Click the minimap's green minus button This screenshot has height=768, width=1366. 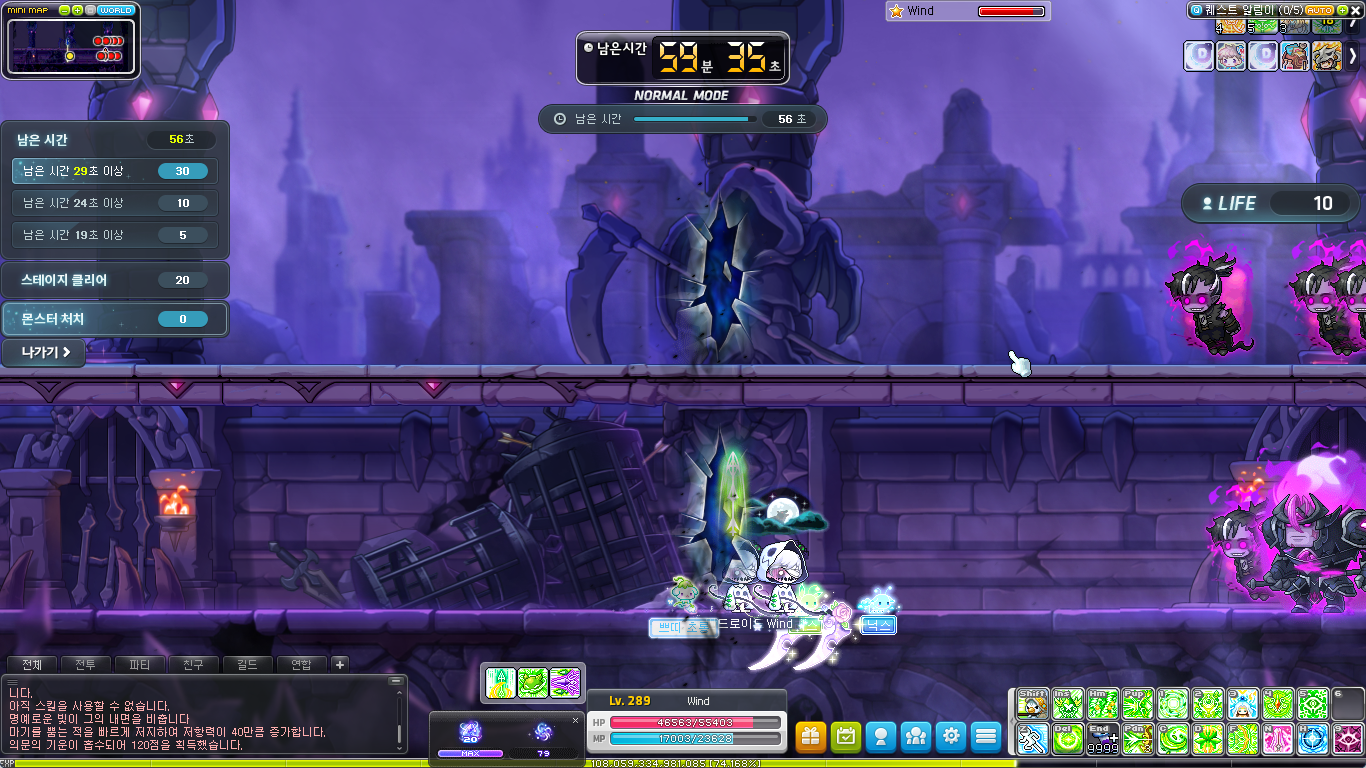point(65,10)
